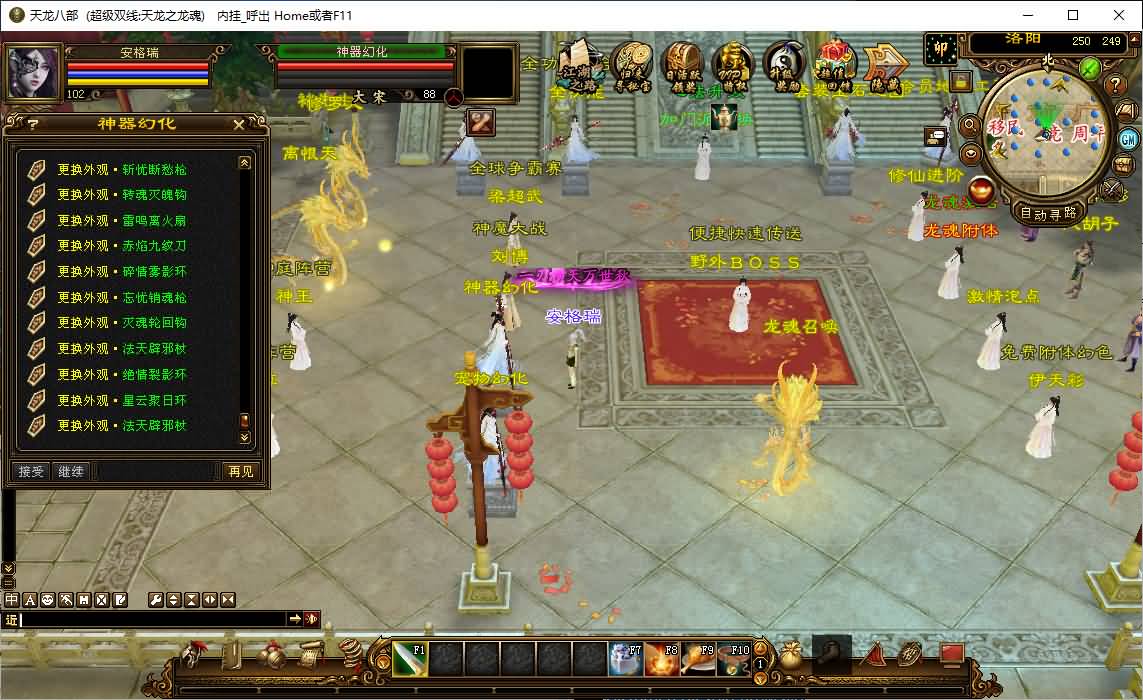Use the F1 green blade skill
Image resolution: width=1143 pixels, height=700 pixels.
(409, 659)
